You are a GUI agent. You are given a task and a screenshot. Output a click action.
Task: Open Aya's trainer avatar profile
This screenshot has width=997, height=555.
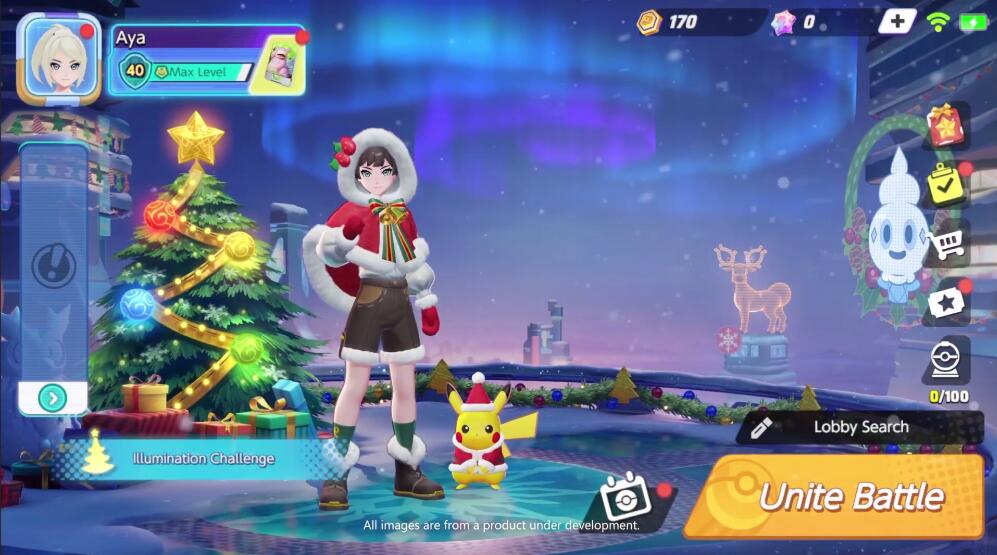click(60, 58)
